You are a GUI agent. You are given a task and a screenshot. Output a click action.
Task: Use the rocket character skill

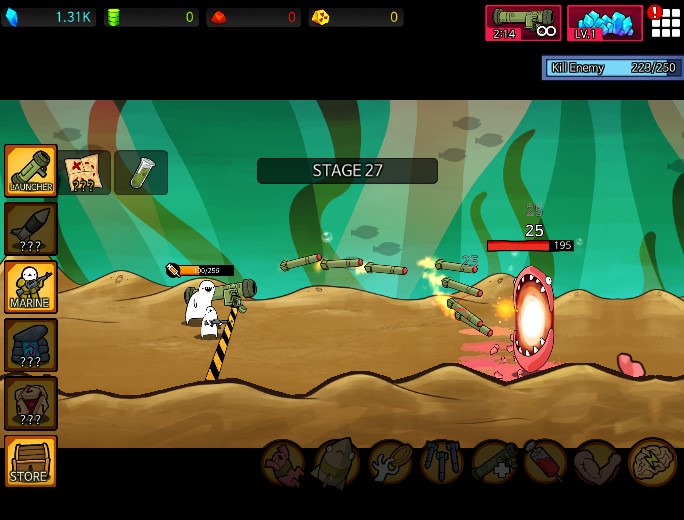pyautogui.click(x=337, y=463)
